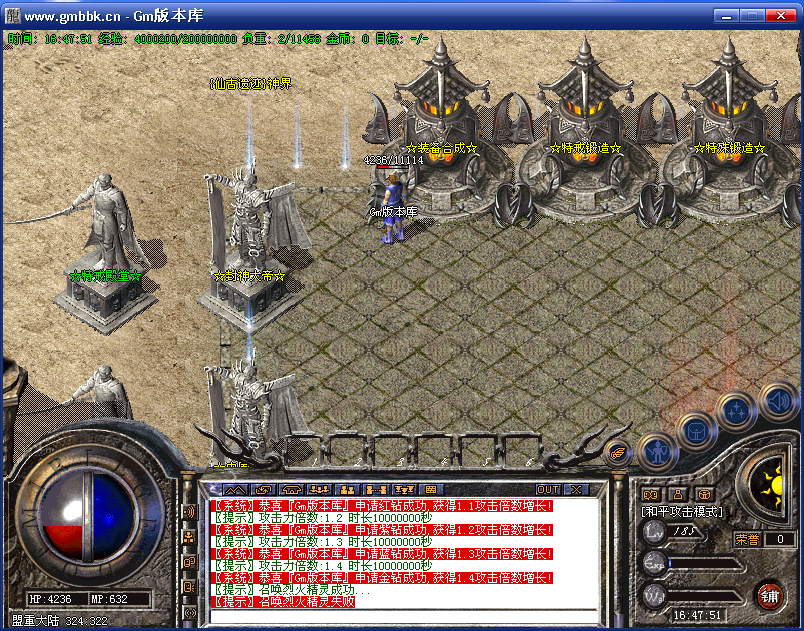Viewport: 804px width, 631px height.
Task: Open the red 铺 shop button
Action: click(769, 595)
